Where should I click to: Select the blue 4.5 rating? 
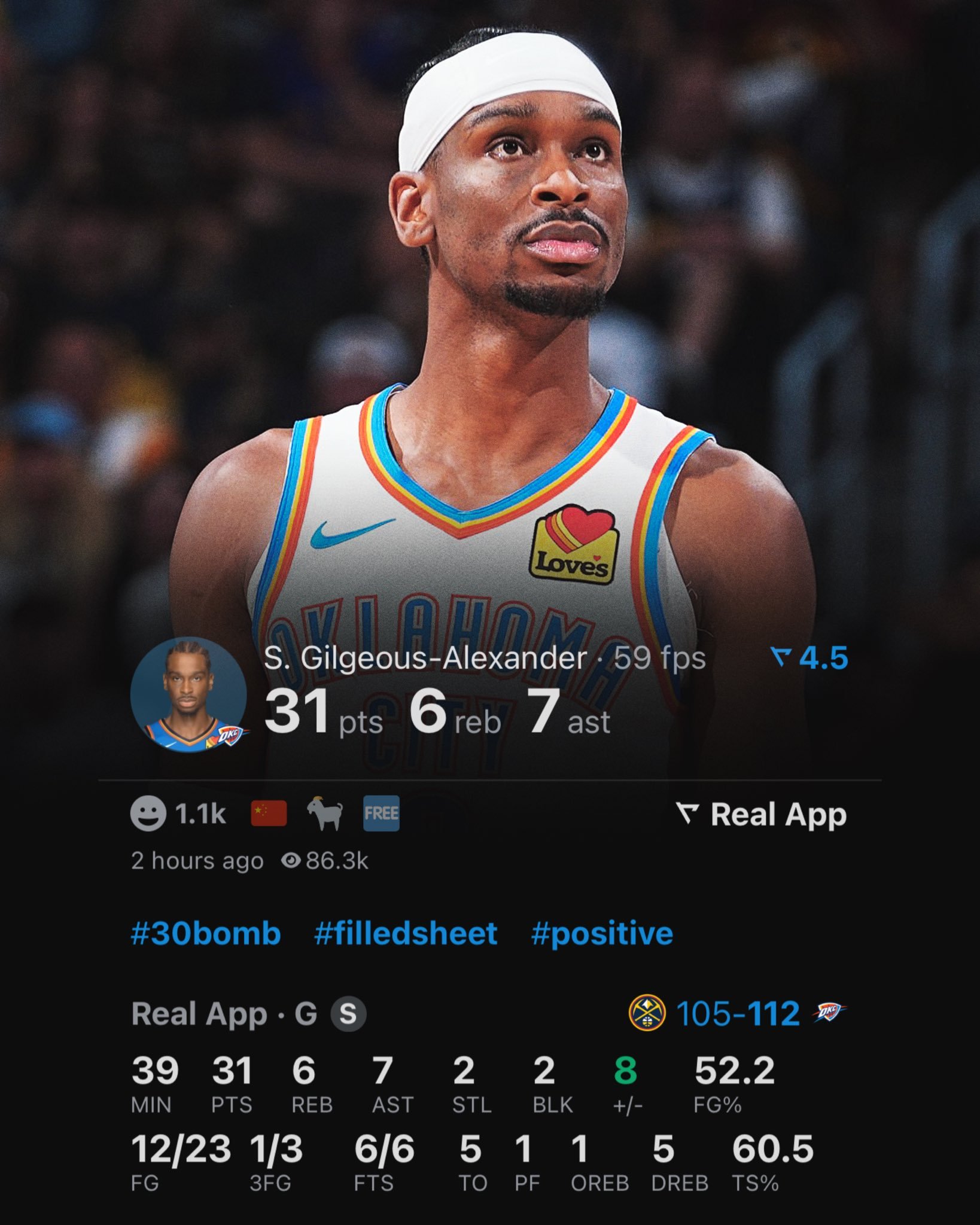pos(809,658)
